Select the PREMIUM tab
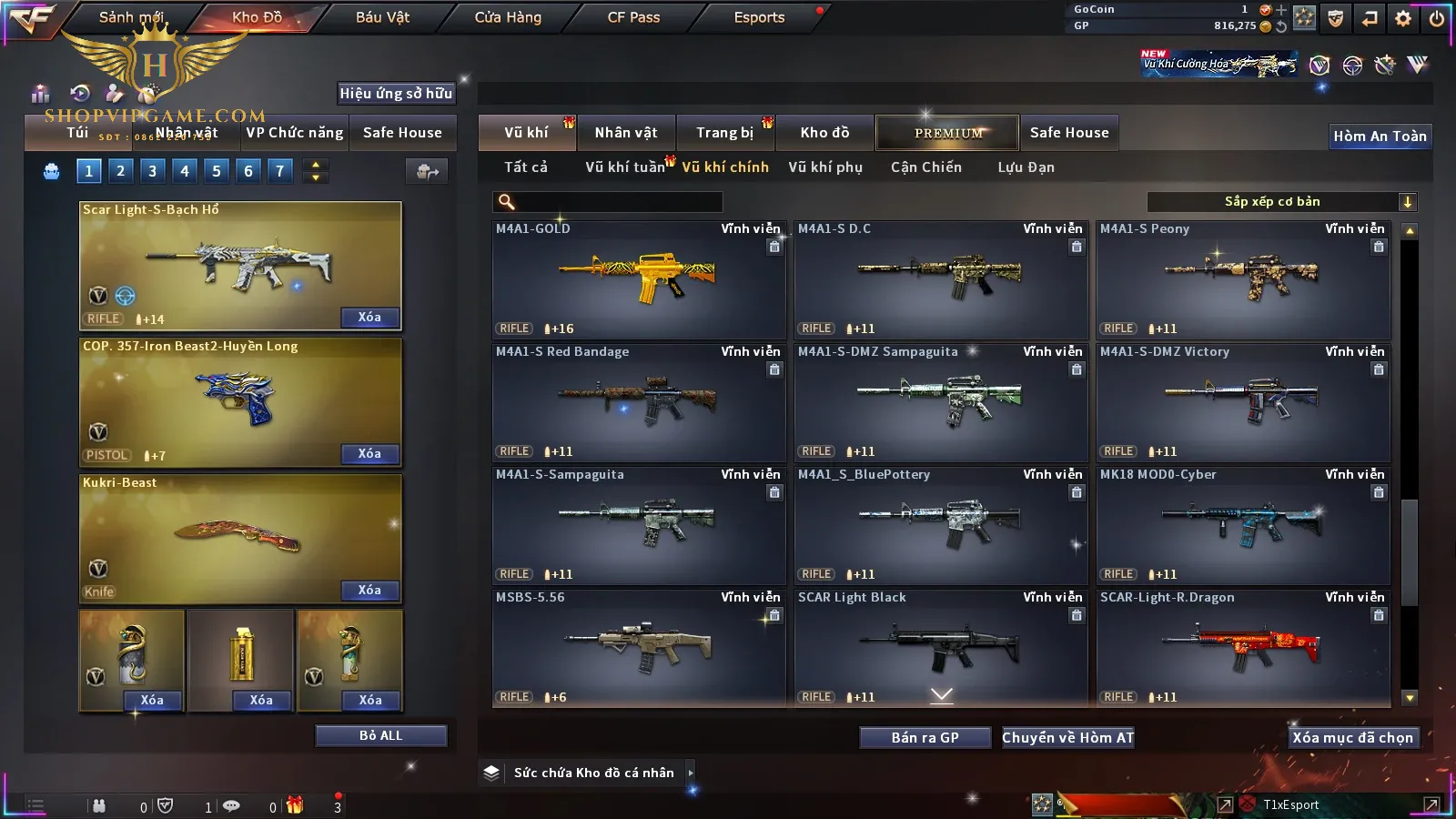 tap(948, 133)
